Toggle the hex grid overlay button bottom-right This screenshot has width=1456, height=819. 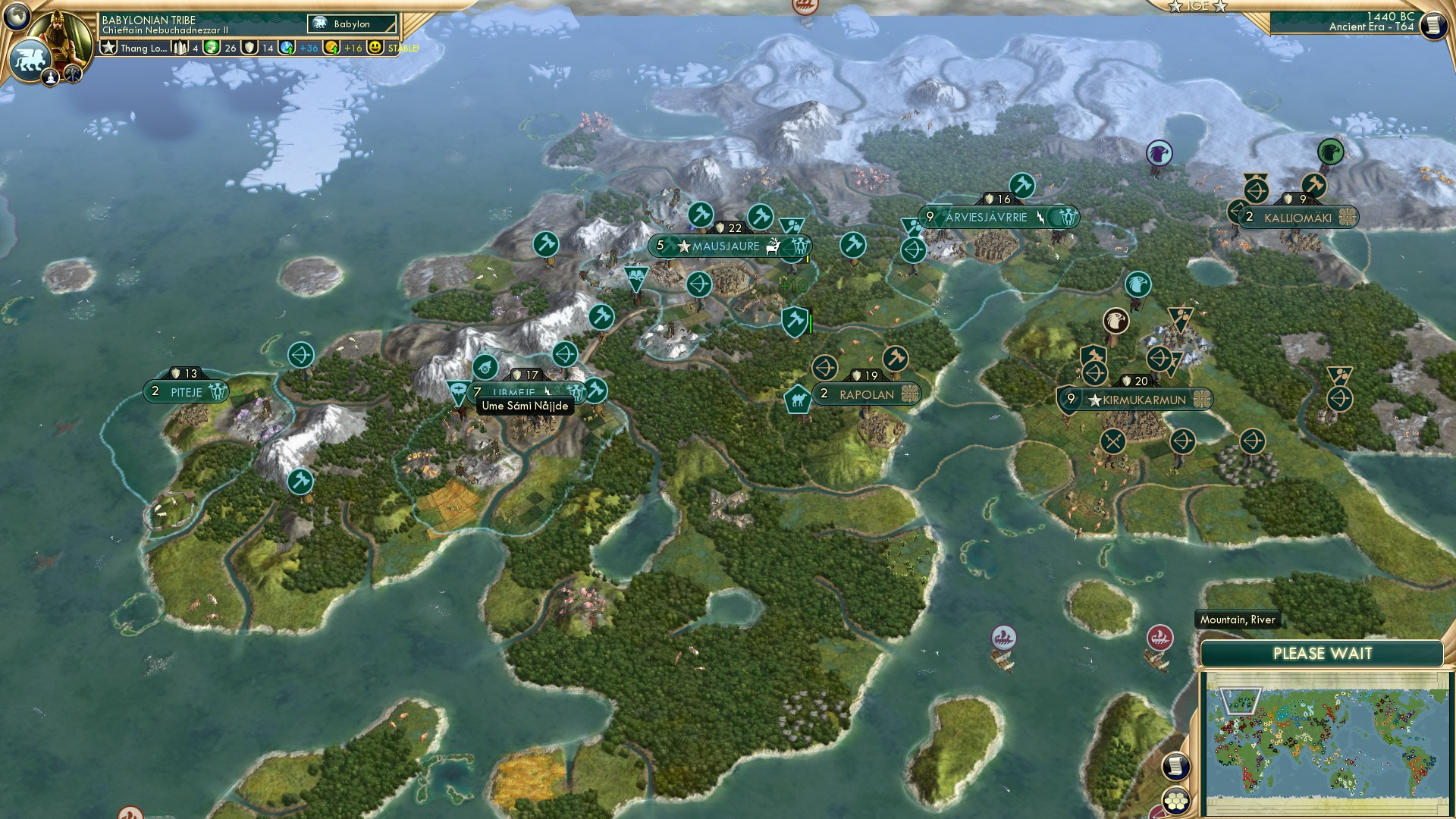click(1175, 801)
